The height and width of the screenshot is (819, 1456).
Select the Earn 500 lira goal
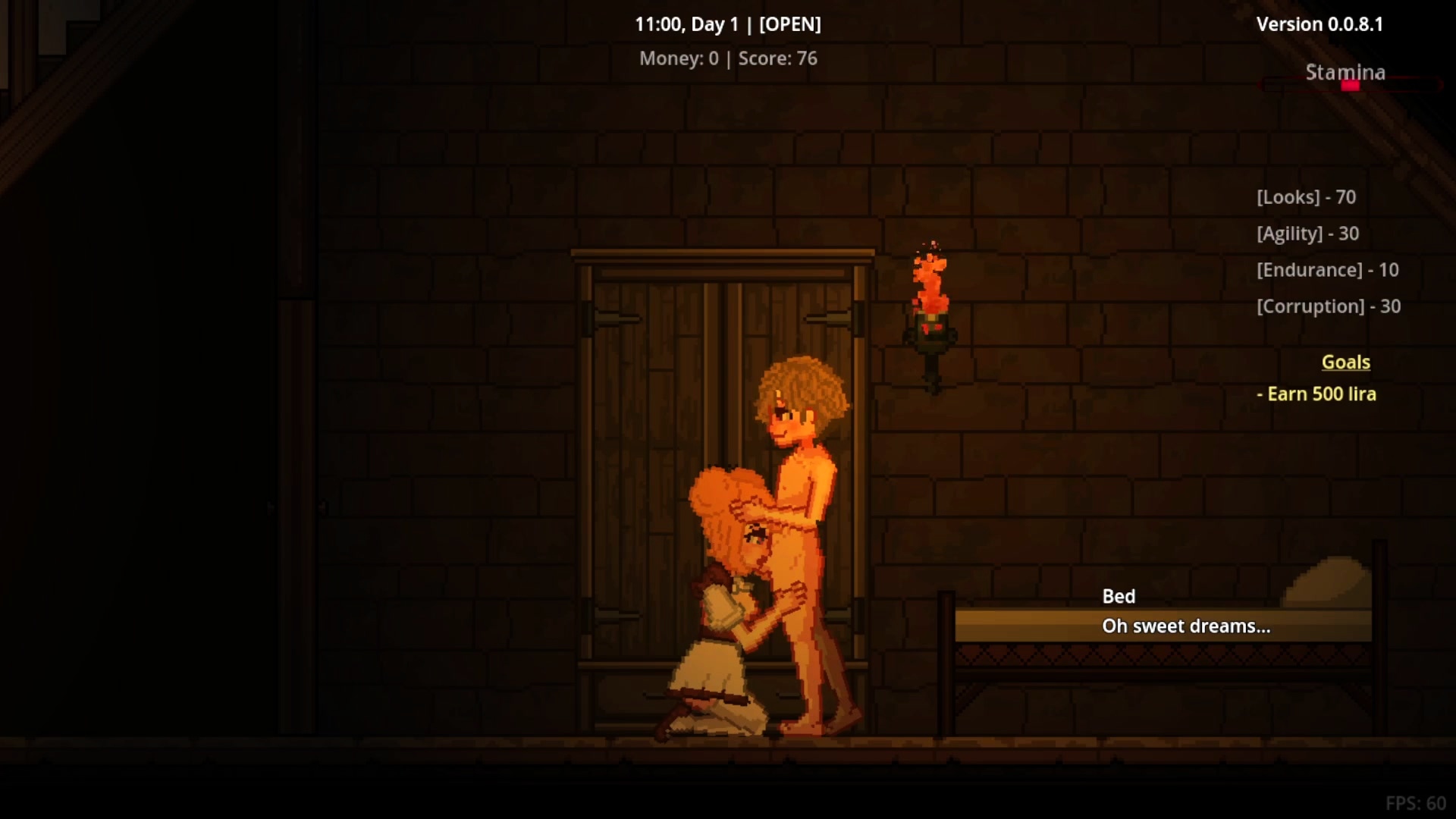pos(1316,394)
